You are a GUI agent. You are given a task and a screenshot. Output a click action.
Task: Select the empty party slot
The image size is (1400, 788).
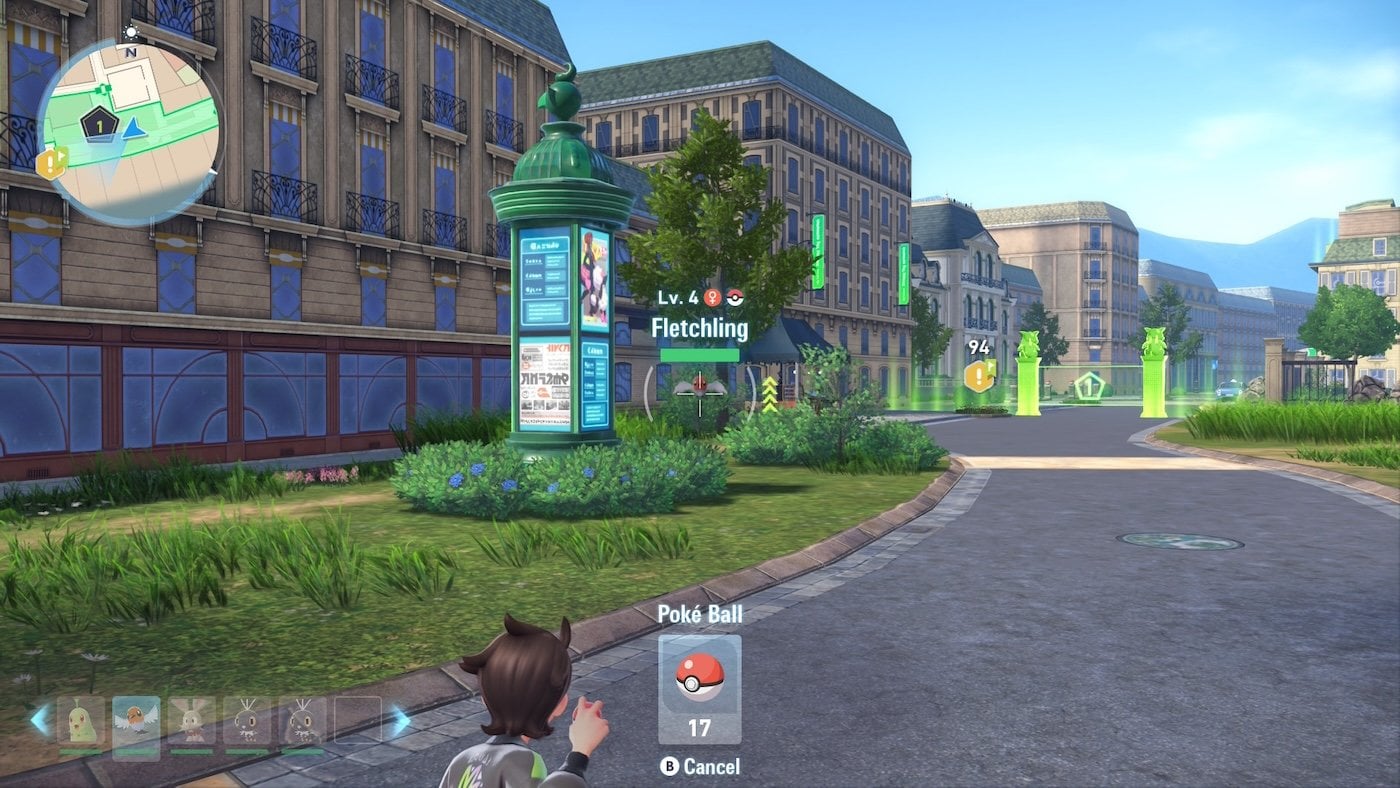pyautogui.click(x=357, y=722)
